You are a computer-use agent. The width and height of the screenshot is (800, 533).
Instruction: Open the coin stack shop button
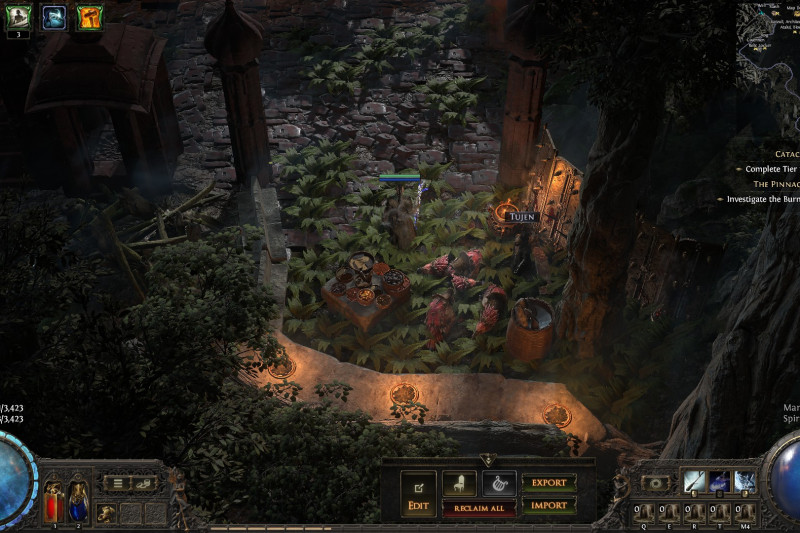coord(146,484)
